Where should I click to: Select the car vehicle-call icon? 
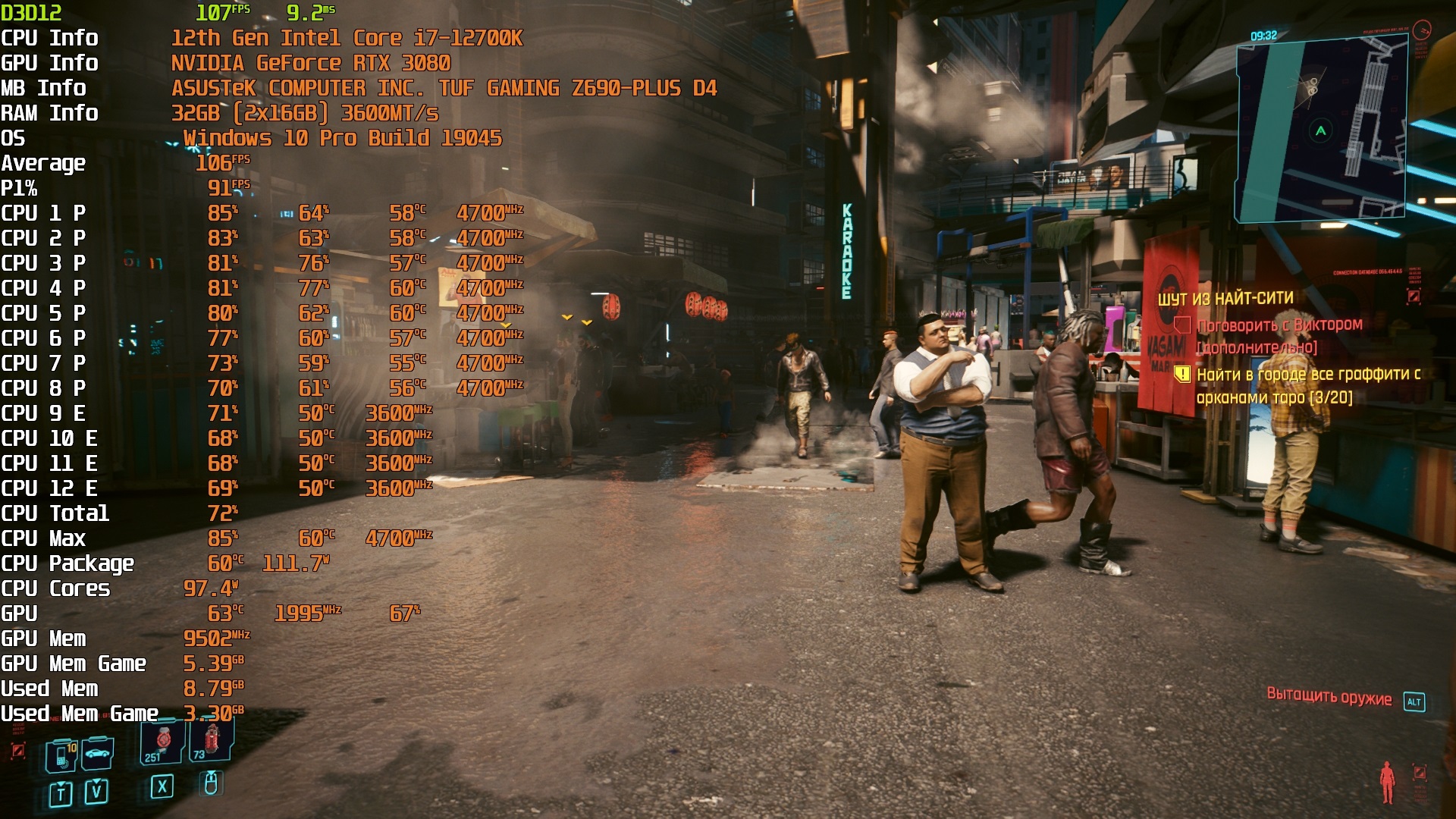[x=98, y=754]
